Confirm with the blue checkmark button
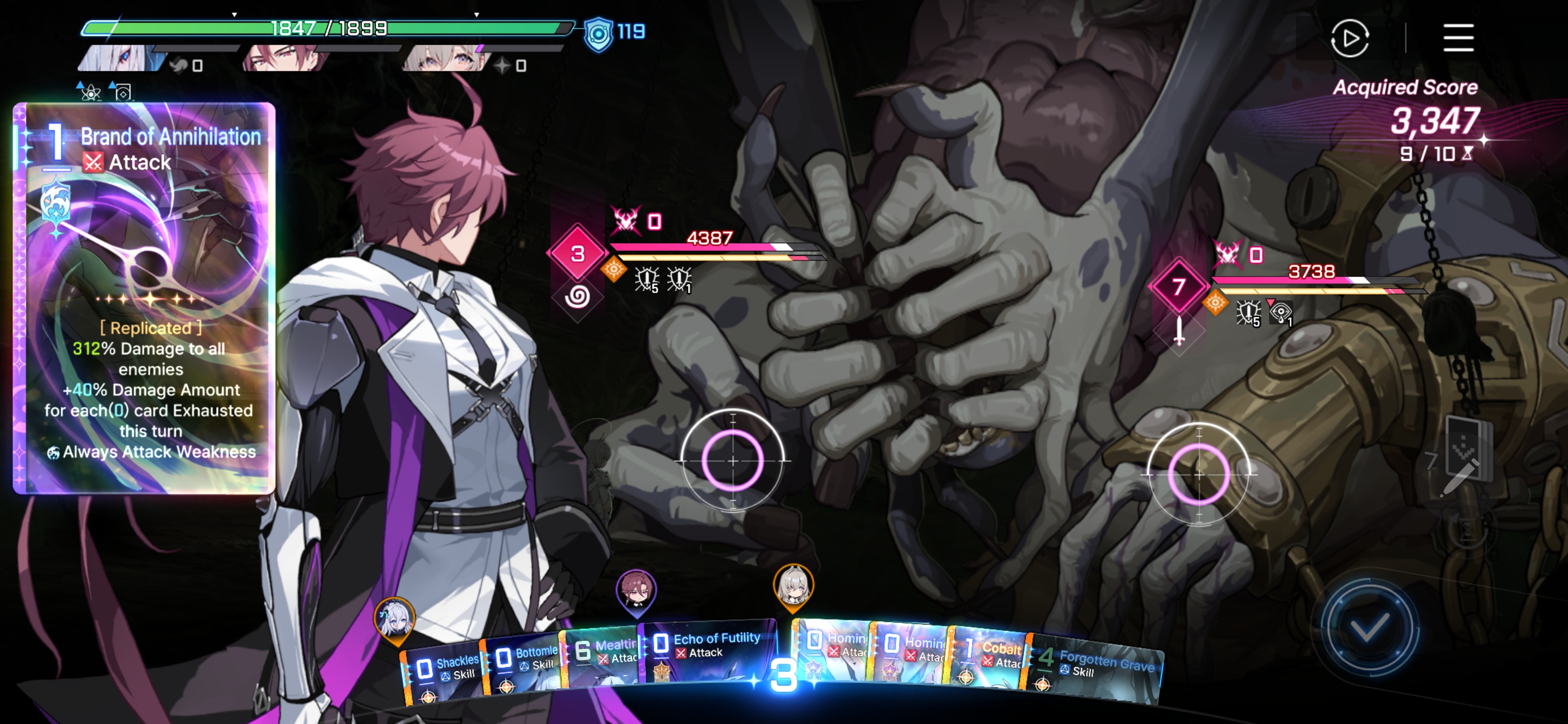The width and height of the screenshot is (1568, 724). pos(1369,627)
